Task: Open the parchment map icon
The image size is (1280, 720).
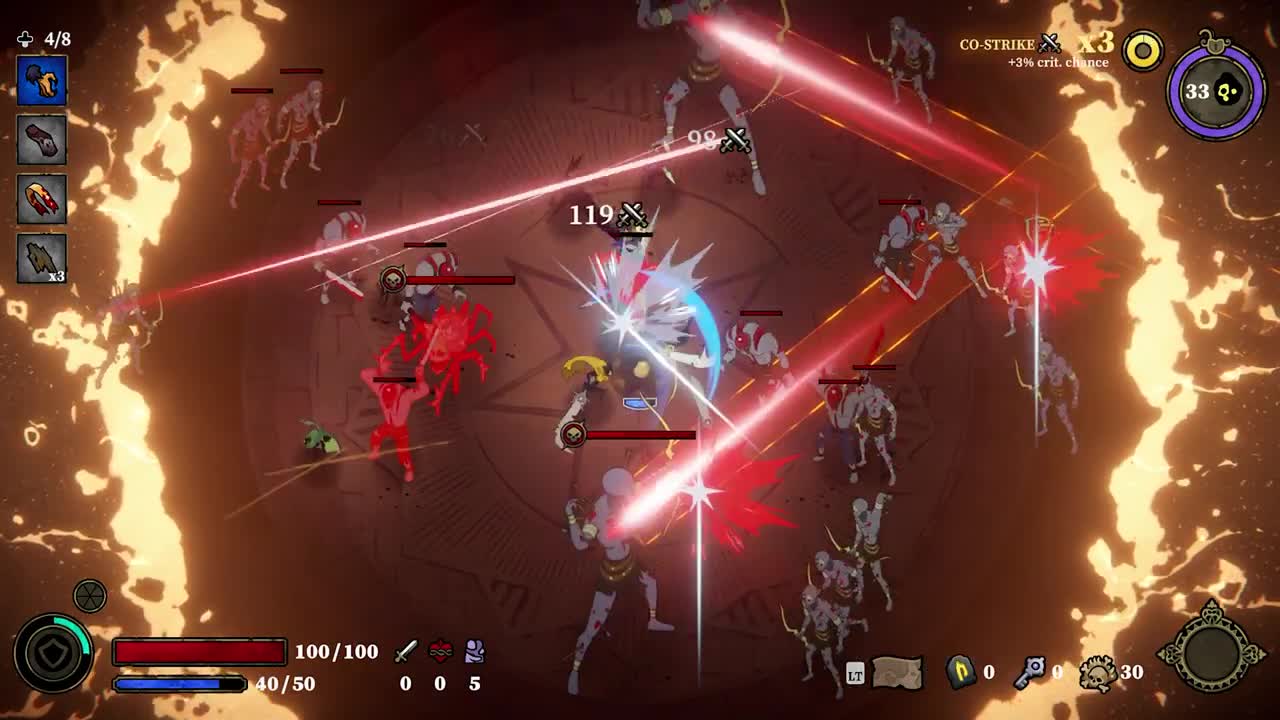Action: tap(897, 673)
